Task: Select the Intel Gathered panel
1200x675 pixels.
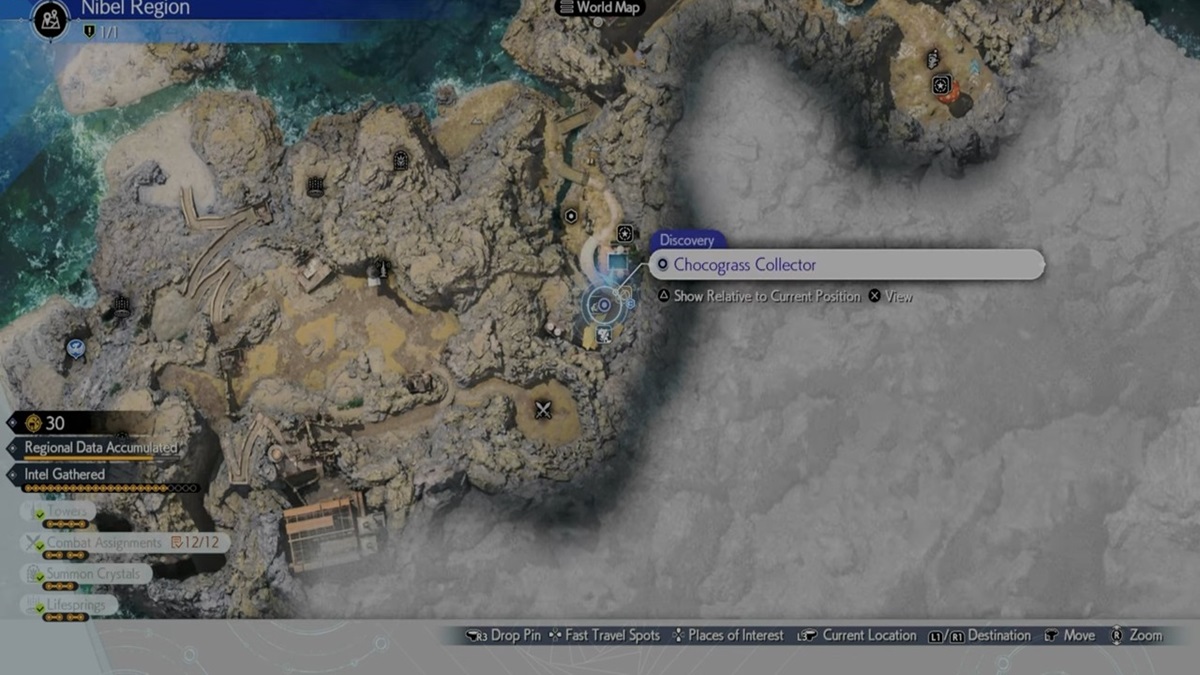Action: click(65, 474)
